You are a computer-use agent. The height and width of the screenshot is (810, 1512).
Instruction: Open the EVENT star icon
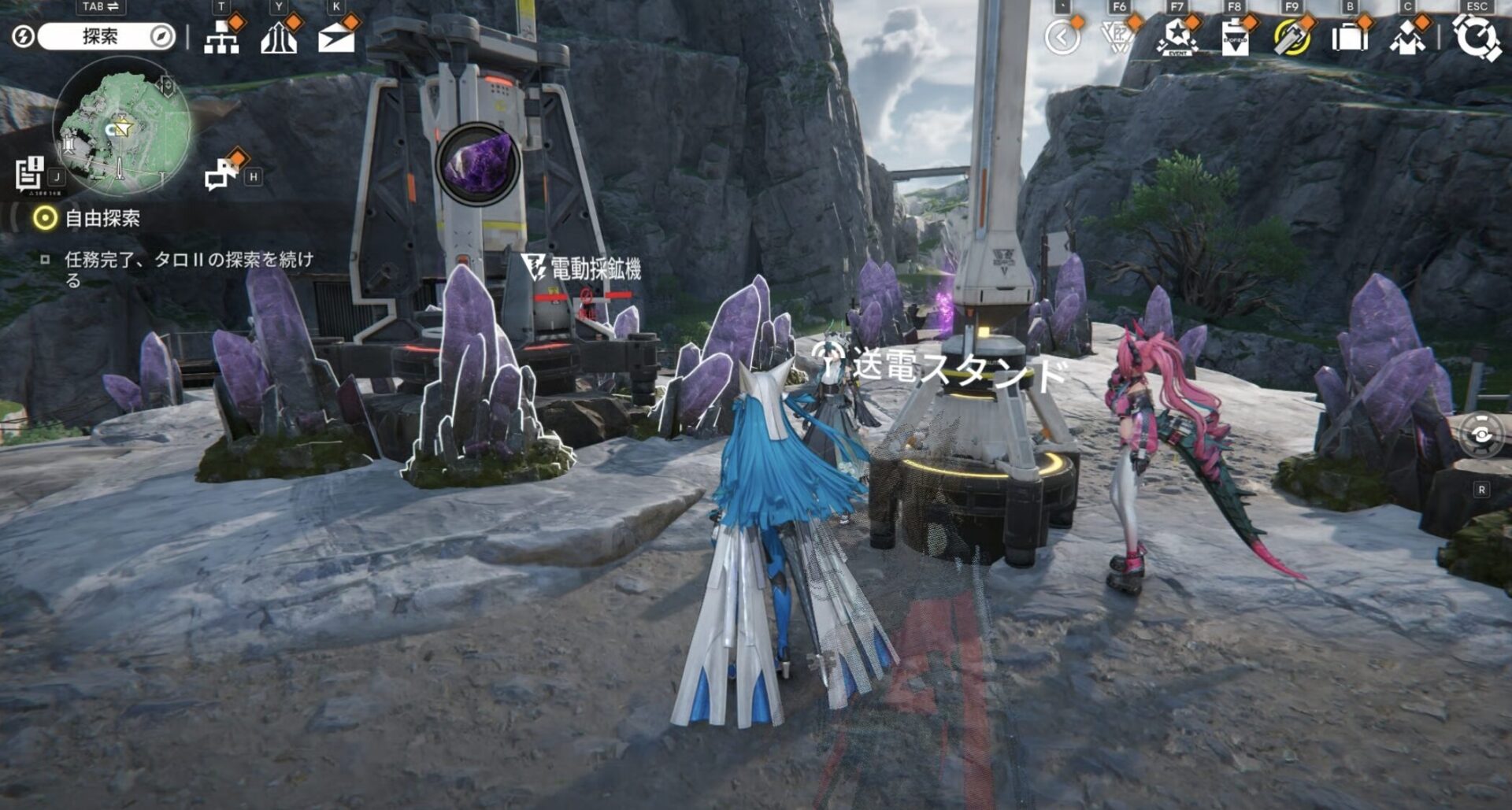[x=1177, y=37]
